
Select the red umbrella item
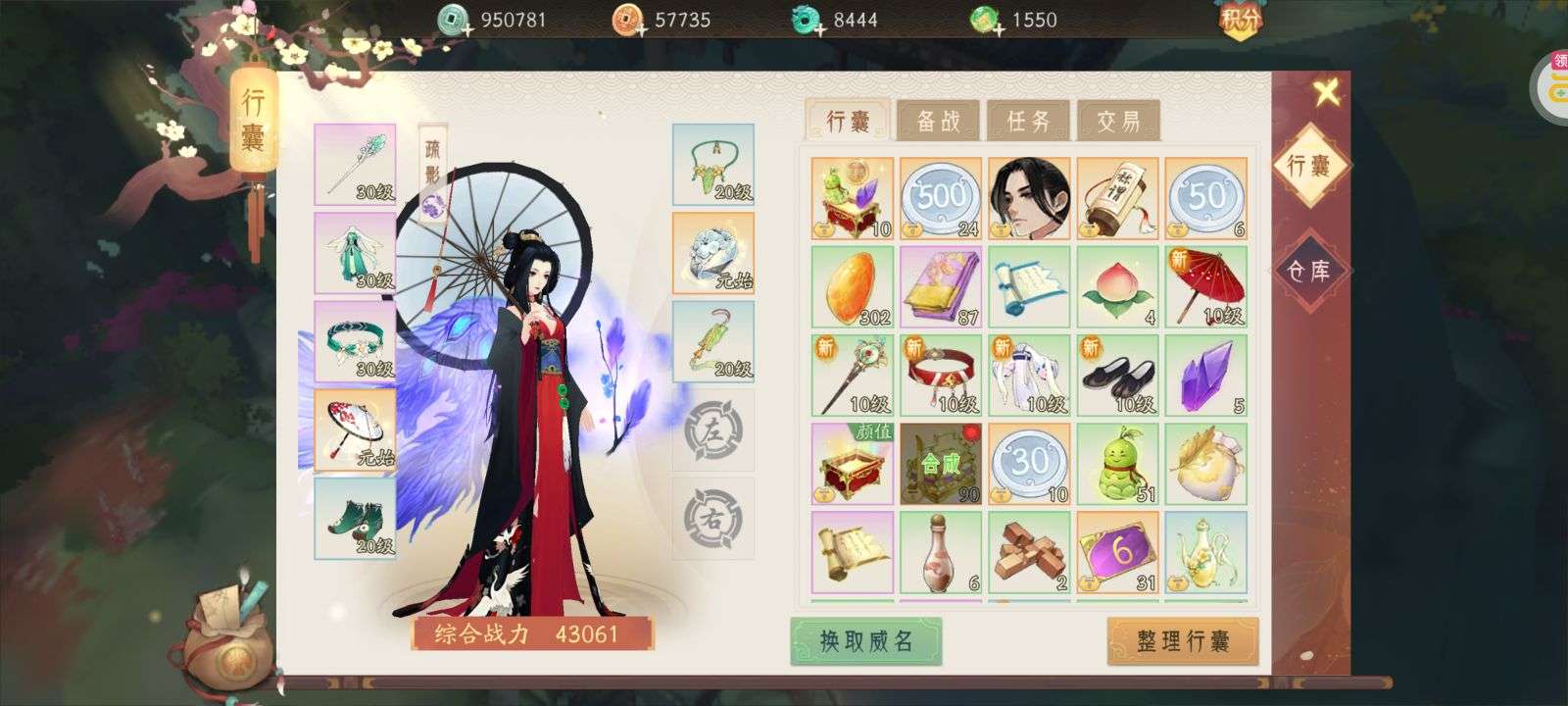point(1205,286)
